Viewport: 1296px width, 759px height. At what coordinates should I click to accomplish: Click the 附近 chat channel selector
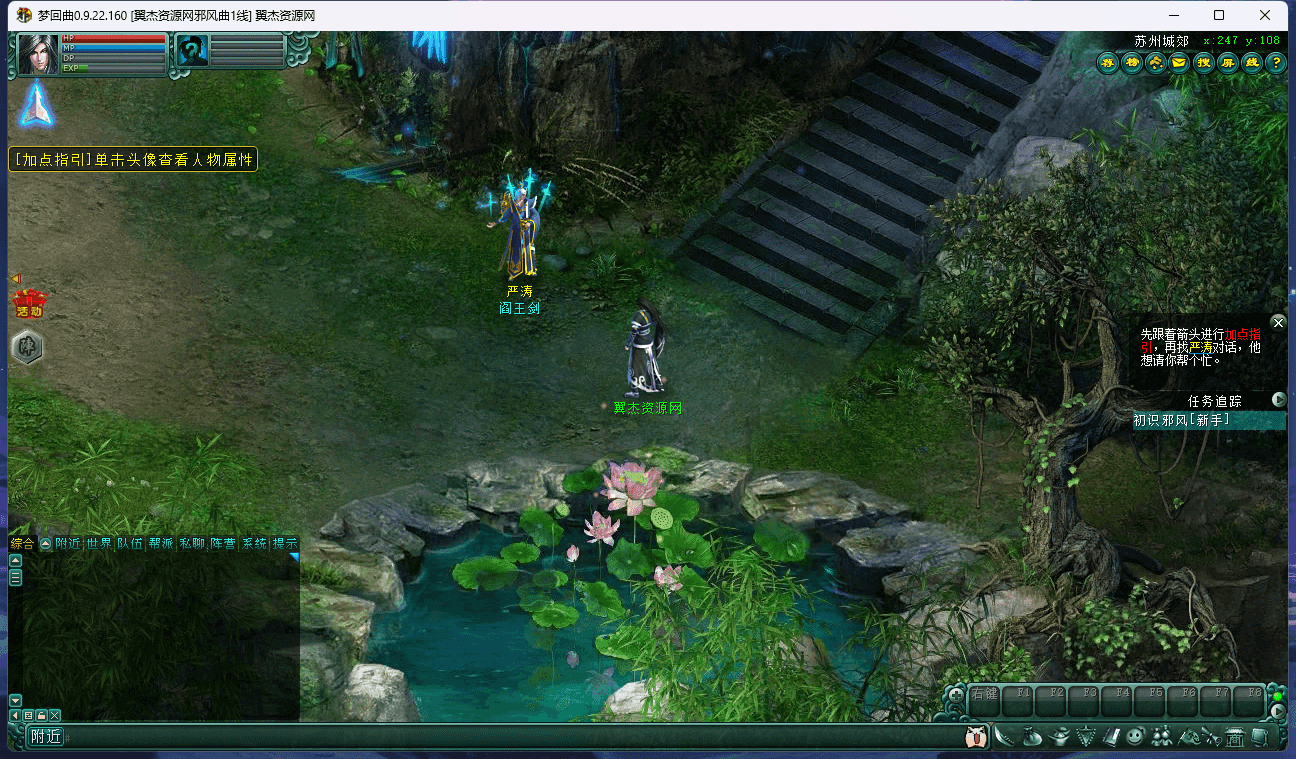tap(46, 737)
